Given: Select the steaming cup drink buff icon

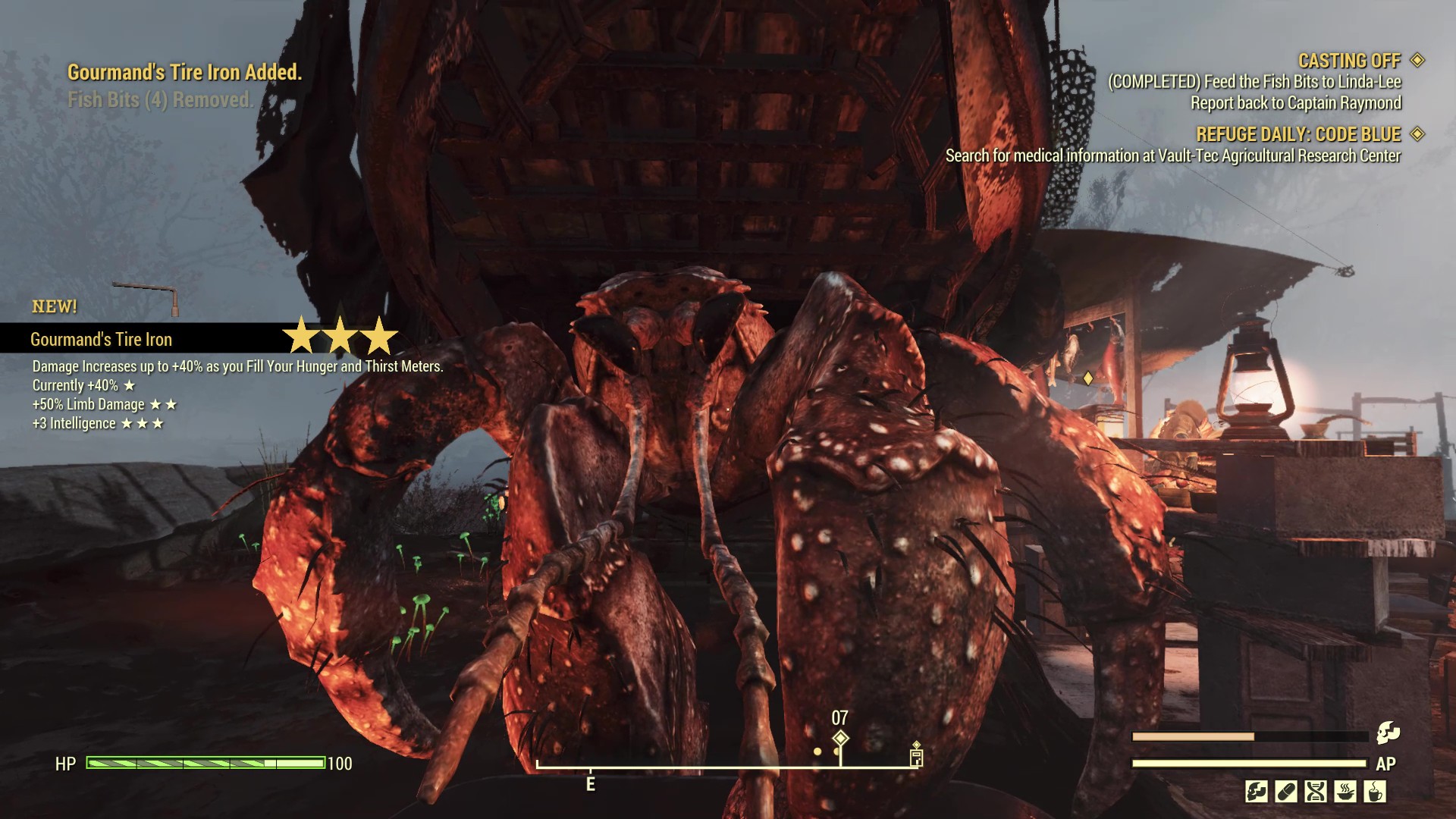Looking at the screenshot, I should tap(1375, 792).
